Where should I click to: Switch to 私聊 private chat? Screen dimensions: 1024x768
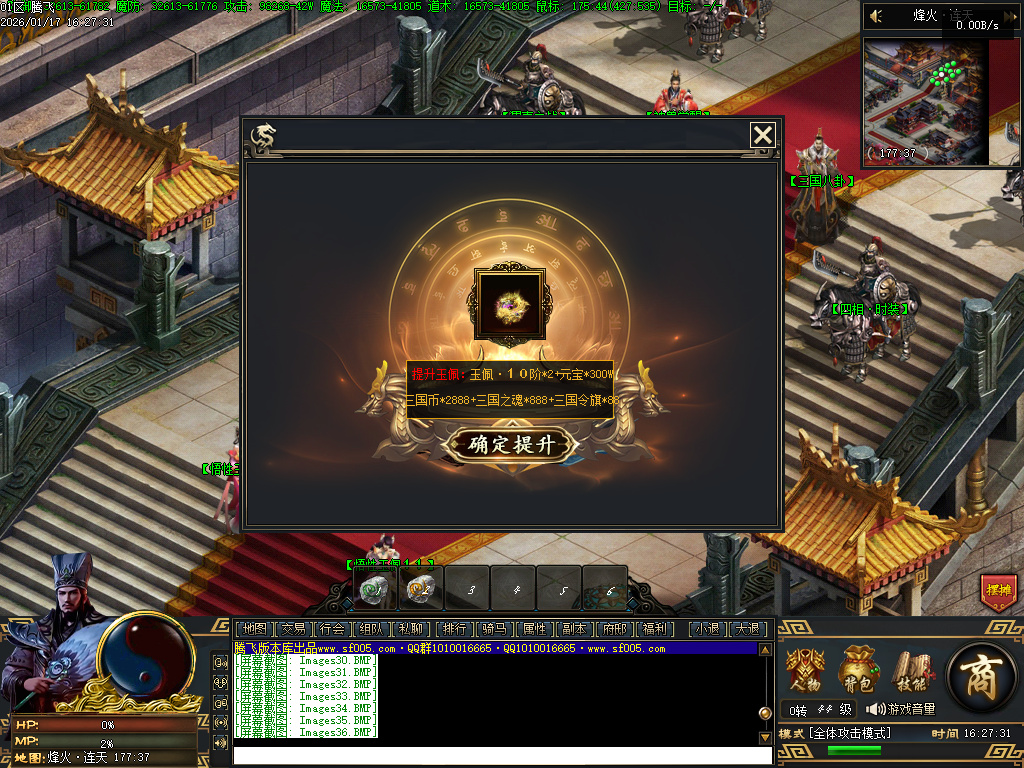(410, 629)
